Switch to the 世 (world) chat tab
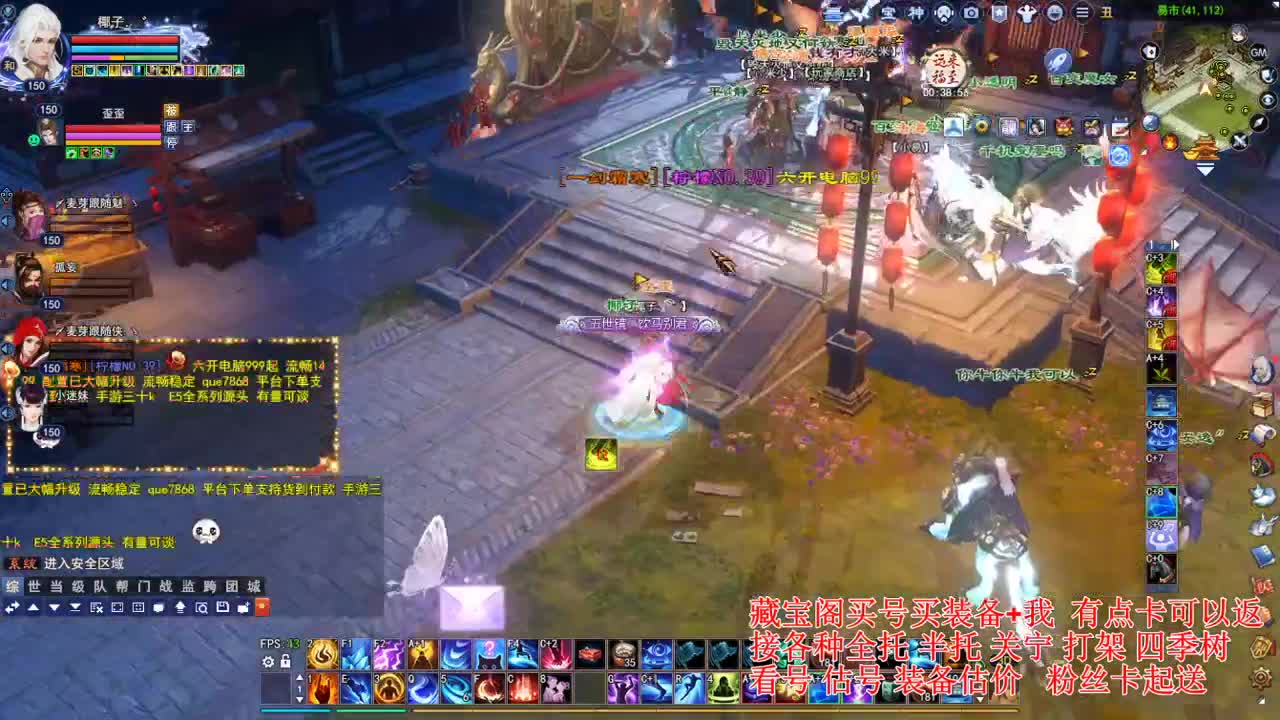The height and width of the screenshot is (720, 1280). pos(32,585)
